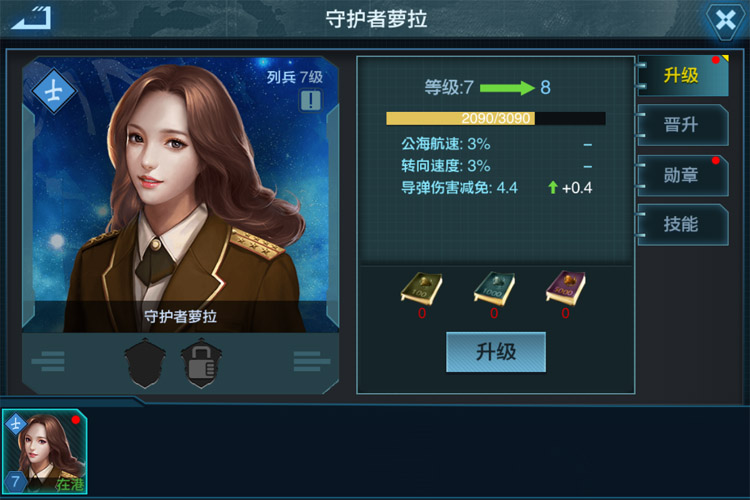Screen dimensions: 750x500
Task: Open the exclamation info icon
Action: 310,100
